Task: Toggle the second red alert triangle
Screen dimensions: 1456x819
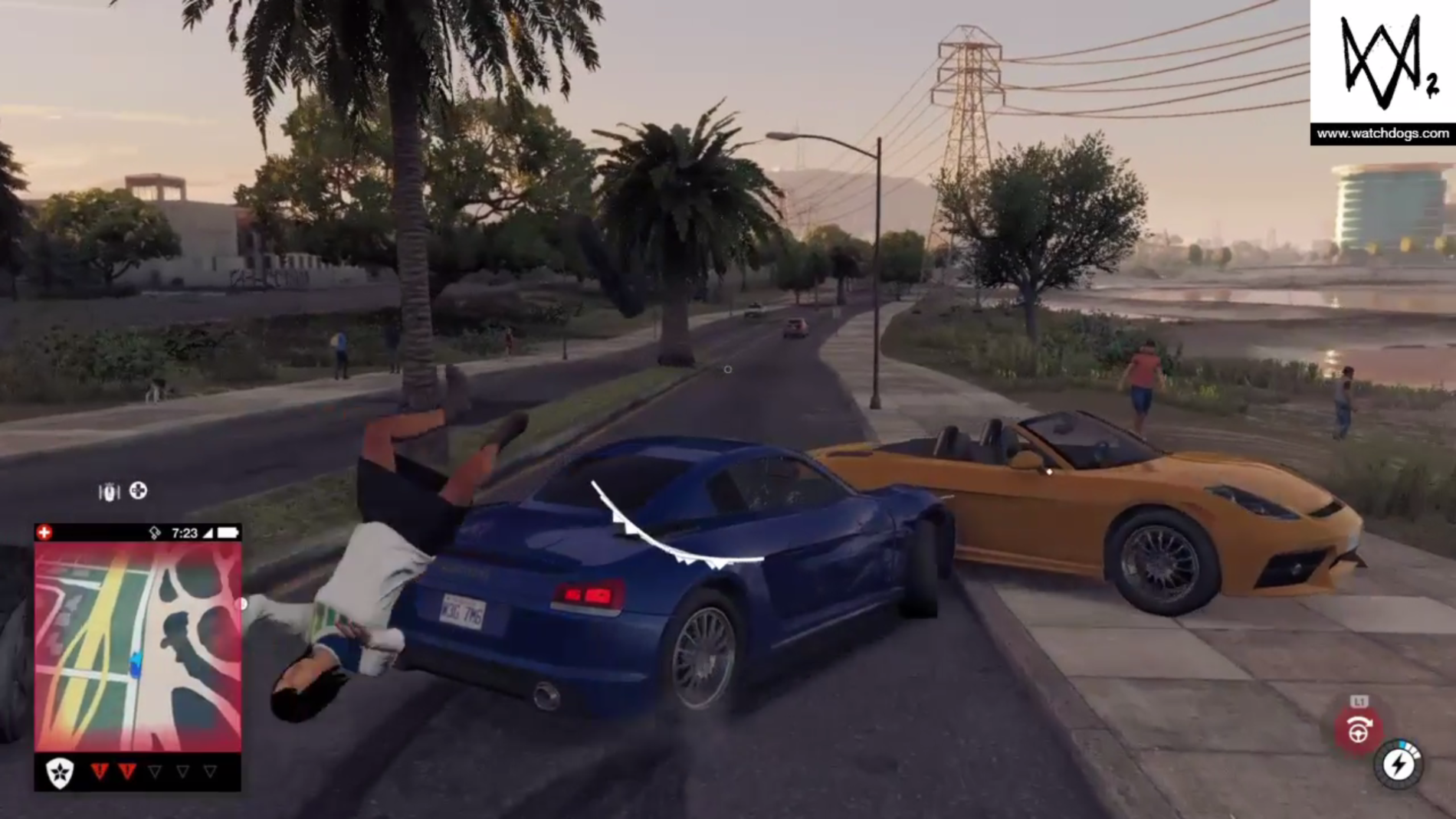Action: click(x=128, y=771)
